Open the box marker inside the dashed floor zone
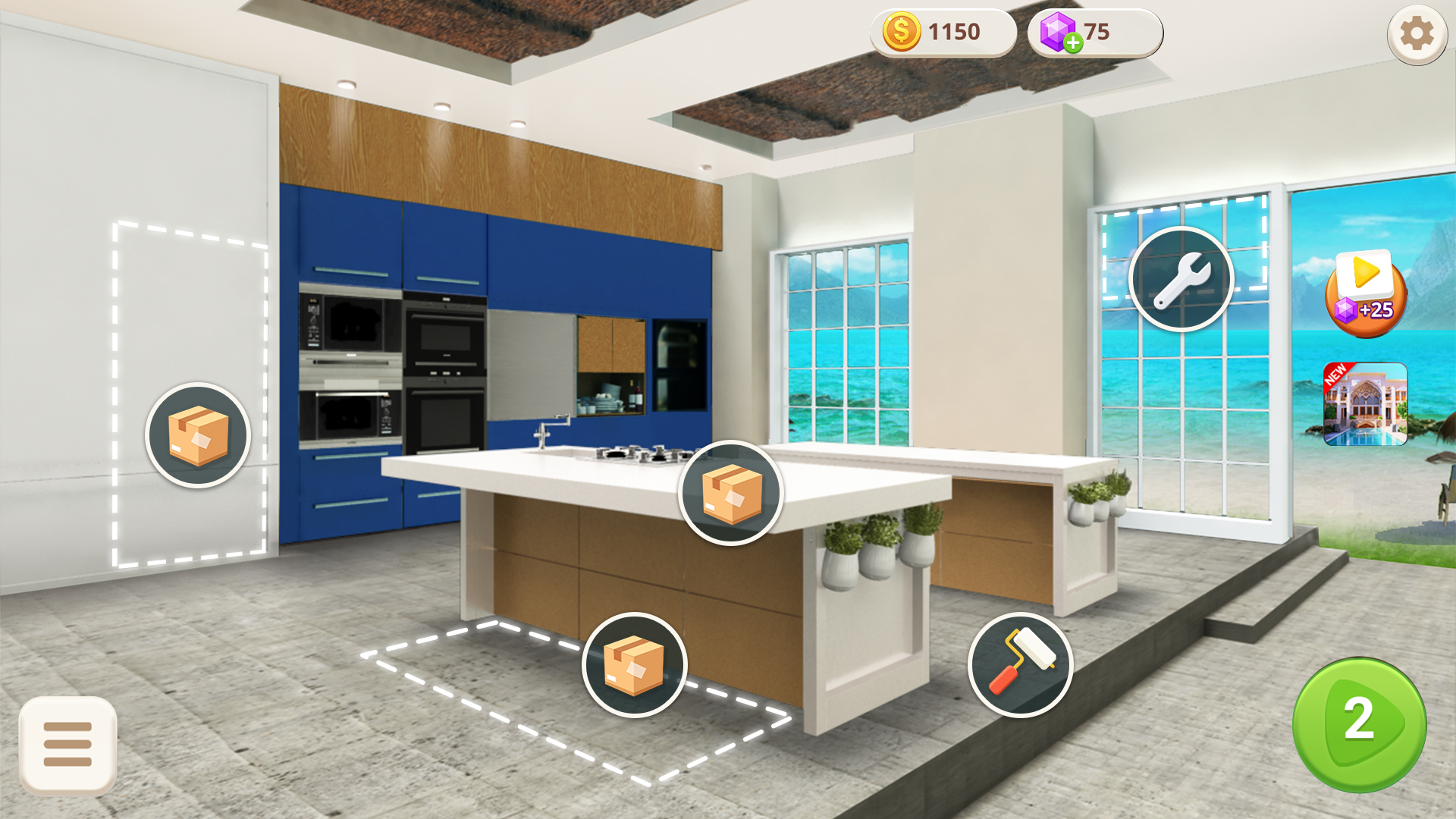The height and width of the screenshot is (819, 1456). coord(635,664)
